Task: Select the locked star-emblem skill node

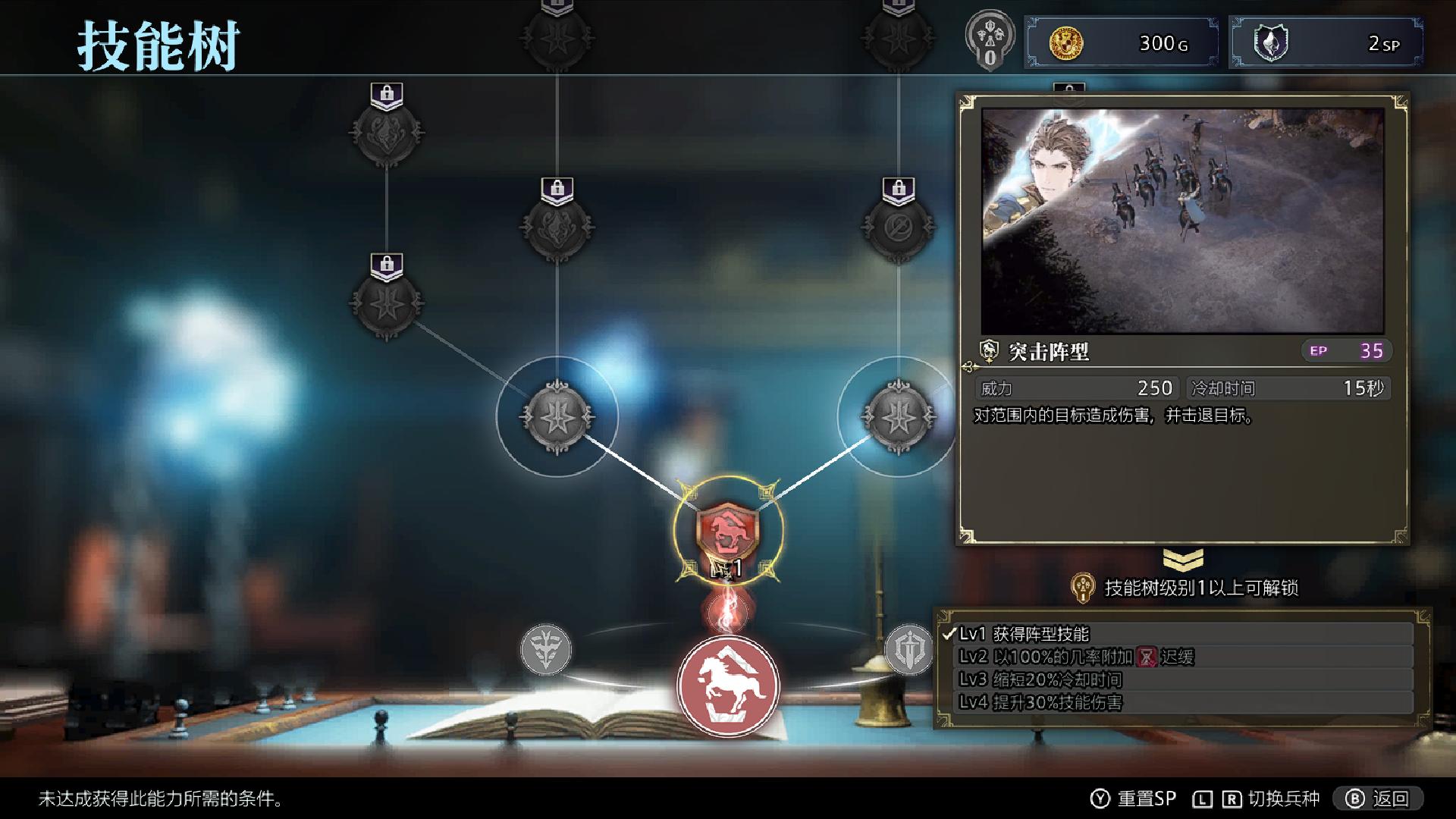Action: [387, 303]
